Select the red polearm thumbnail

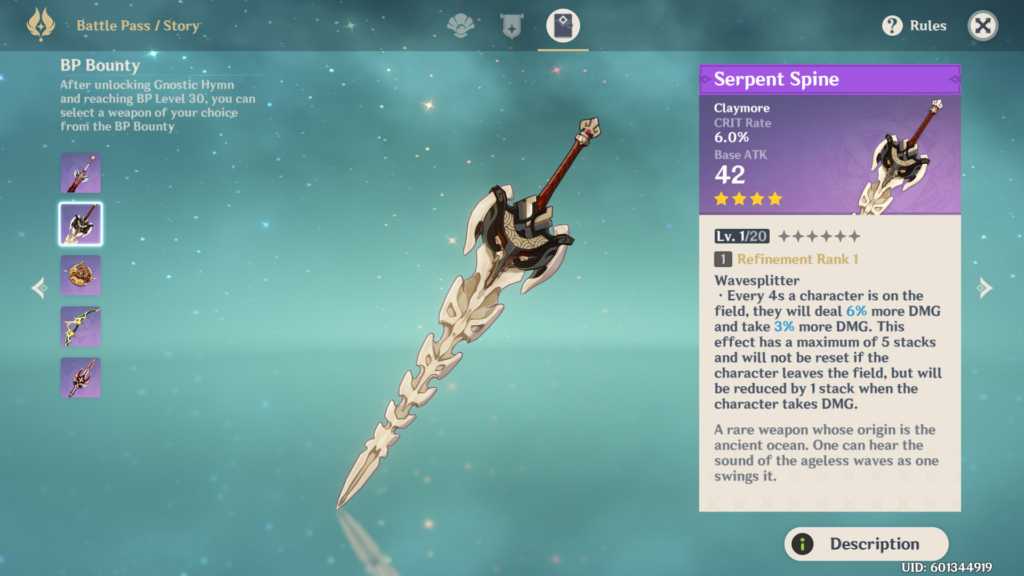click(80, 377)
